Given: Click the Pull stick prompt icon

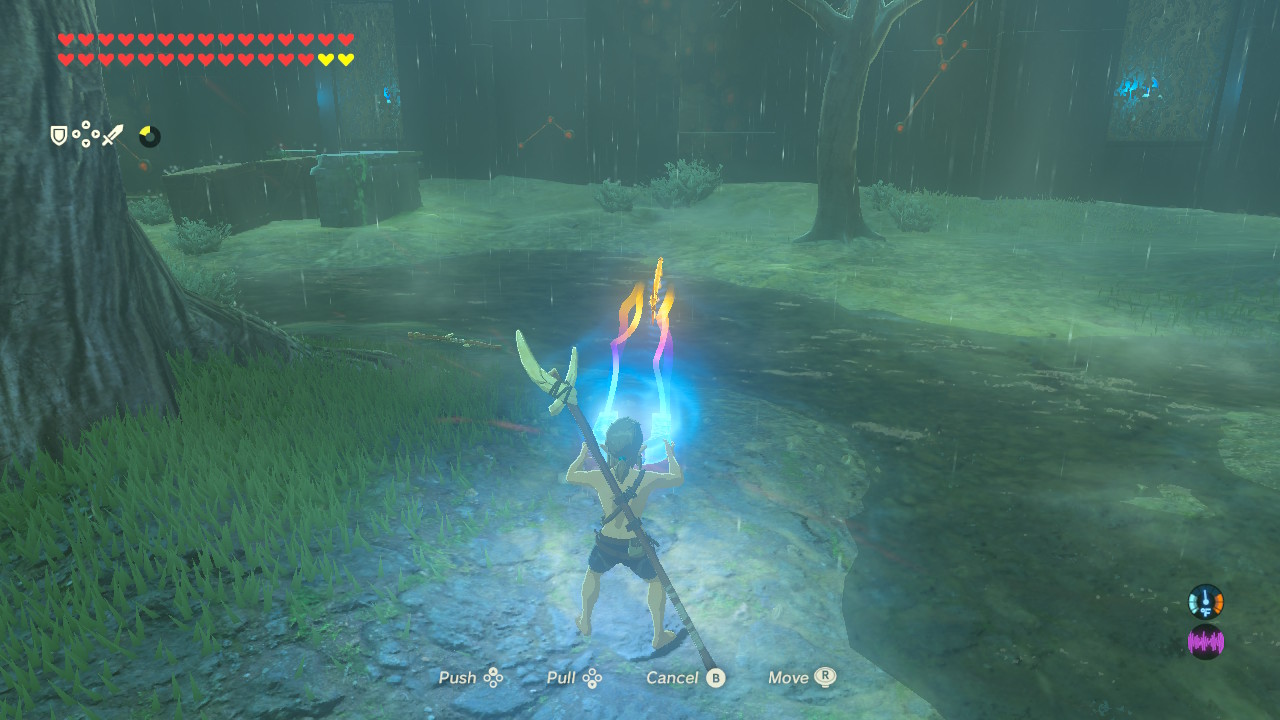Looking at the screenshot, I should pyautogui.click(x=591, y=678).
